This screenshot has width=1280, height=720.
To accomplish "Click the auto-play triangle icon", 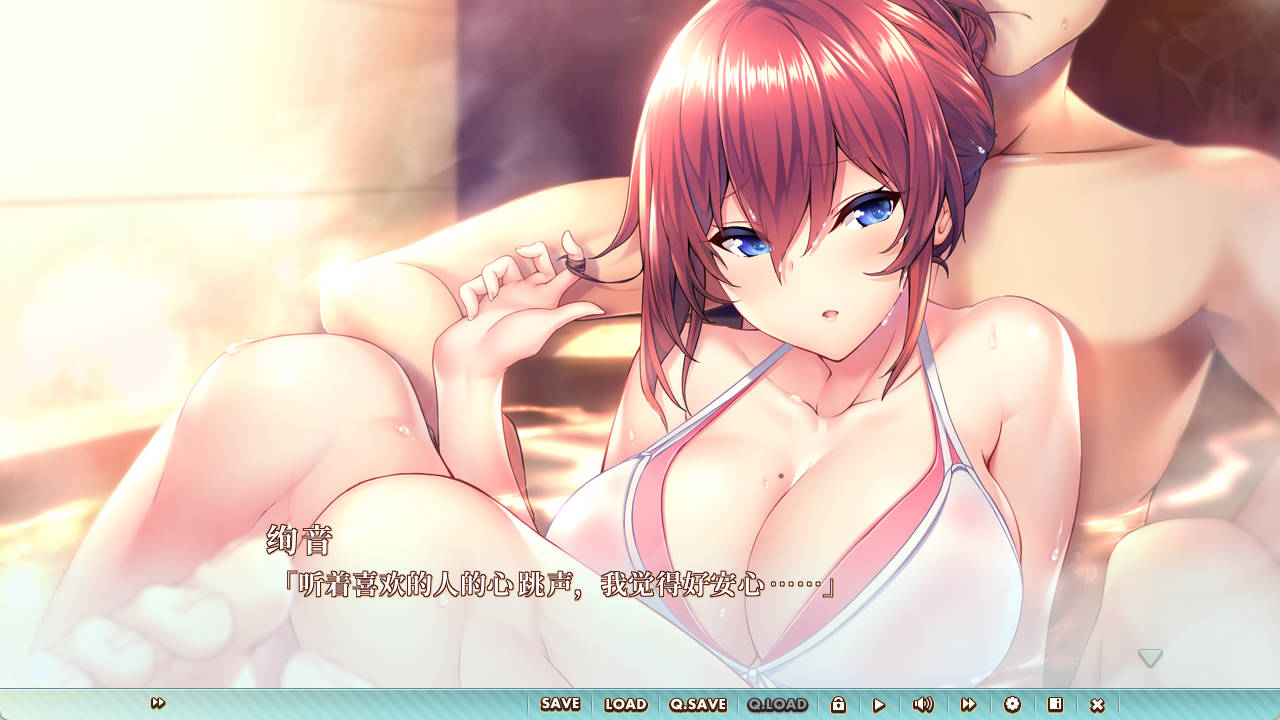I will (x=880, y=705).
